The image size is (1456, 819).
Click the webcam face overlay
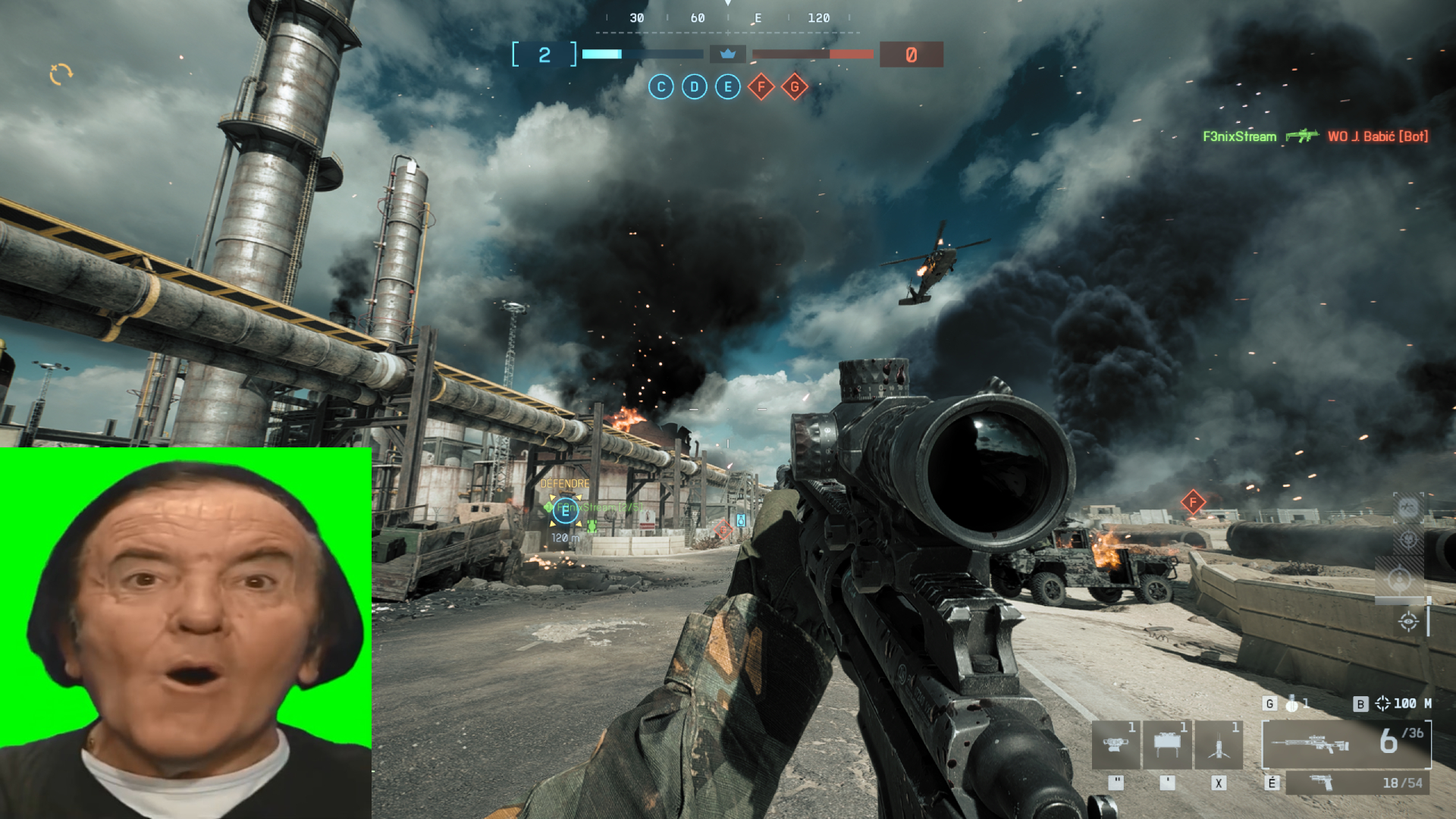click(x=186, y=633)
